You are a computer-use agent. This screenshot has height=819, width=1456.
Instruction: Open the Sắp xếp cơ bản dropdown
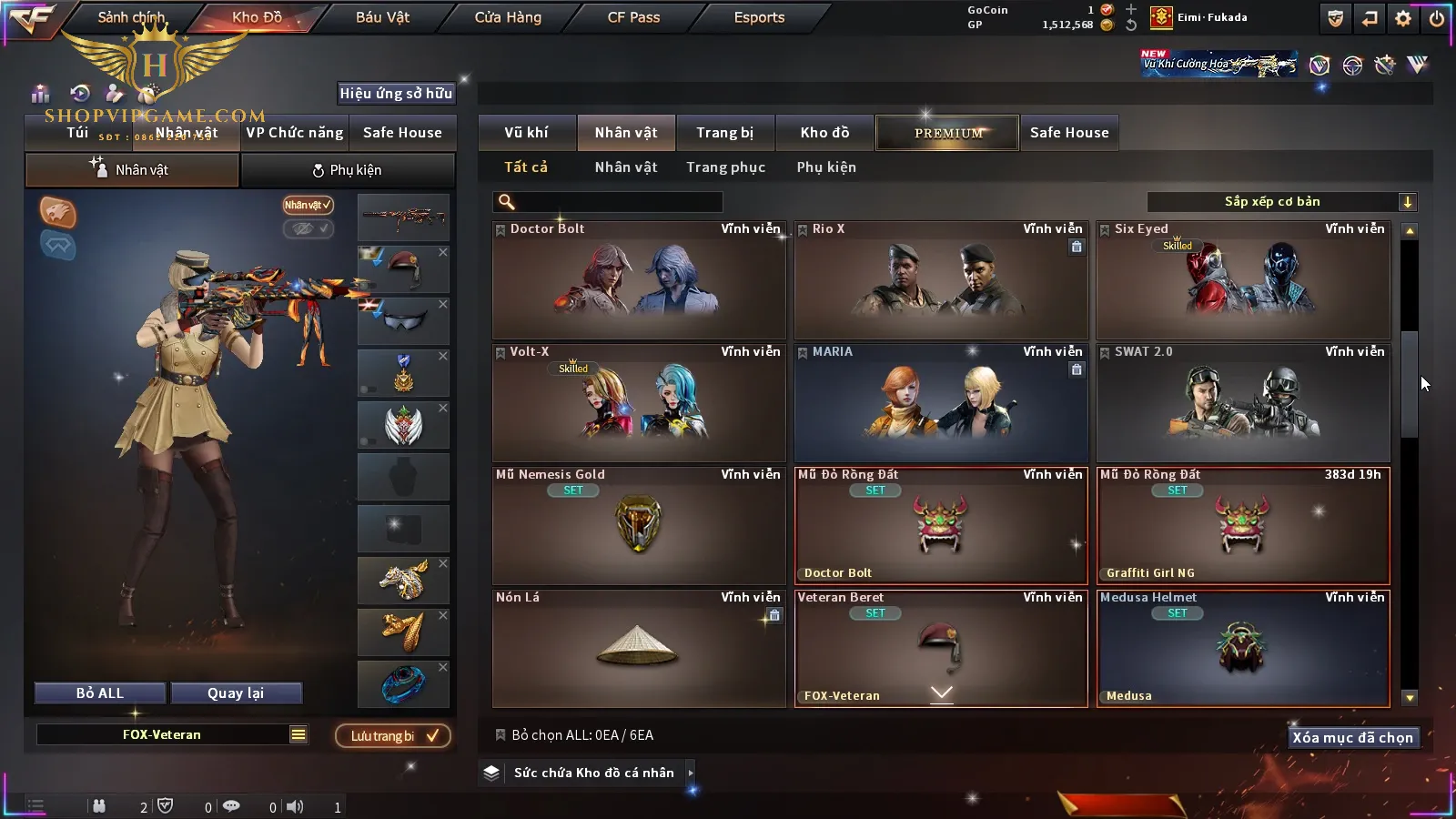pyautogui.click(x=1281, y=202)
